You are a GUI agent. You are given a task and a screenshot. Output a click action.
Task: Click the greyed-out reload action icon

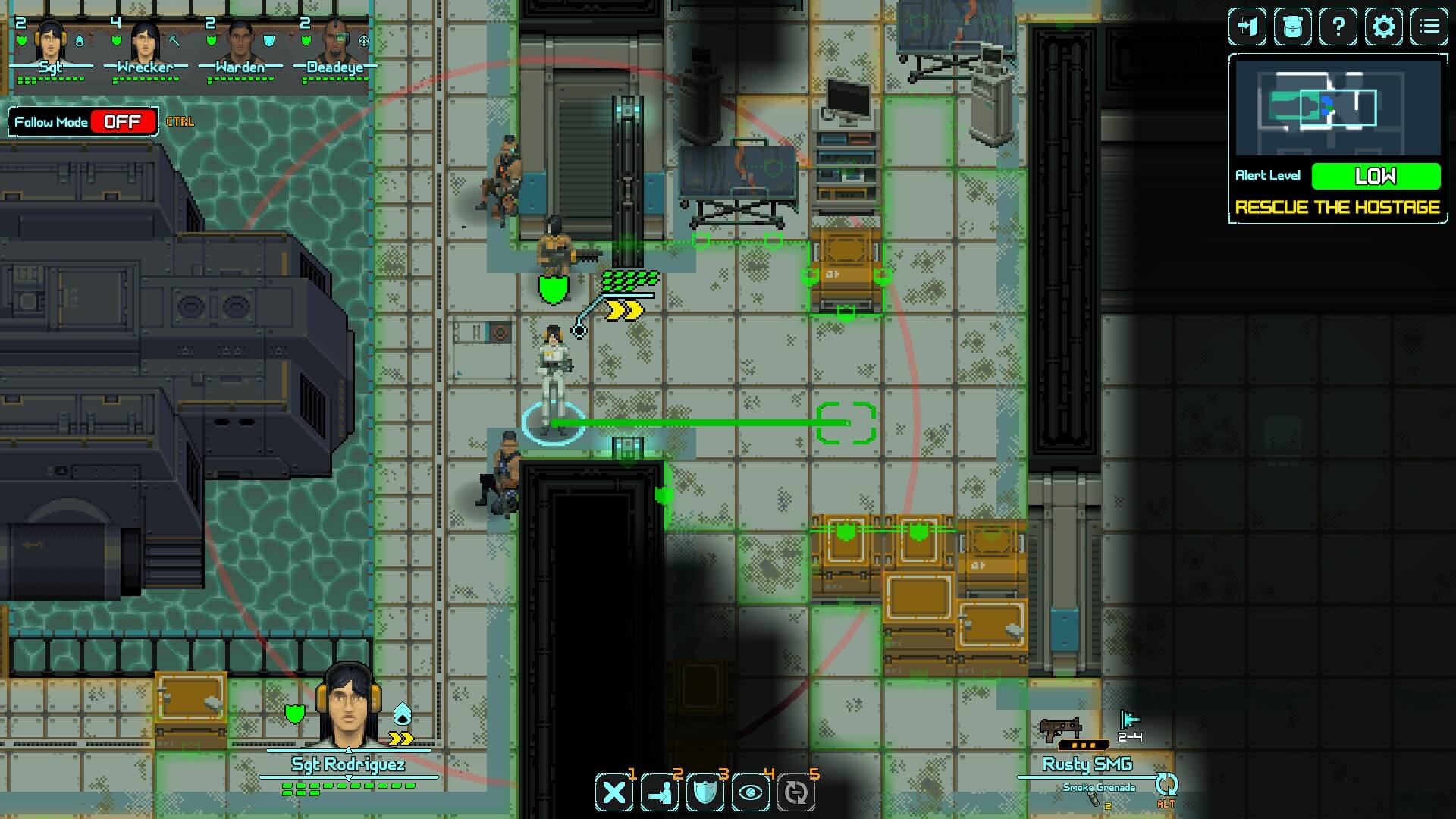coord(796,793)
